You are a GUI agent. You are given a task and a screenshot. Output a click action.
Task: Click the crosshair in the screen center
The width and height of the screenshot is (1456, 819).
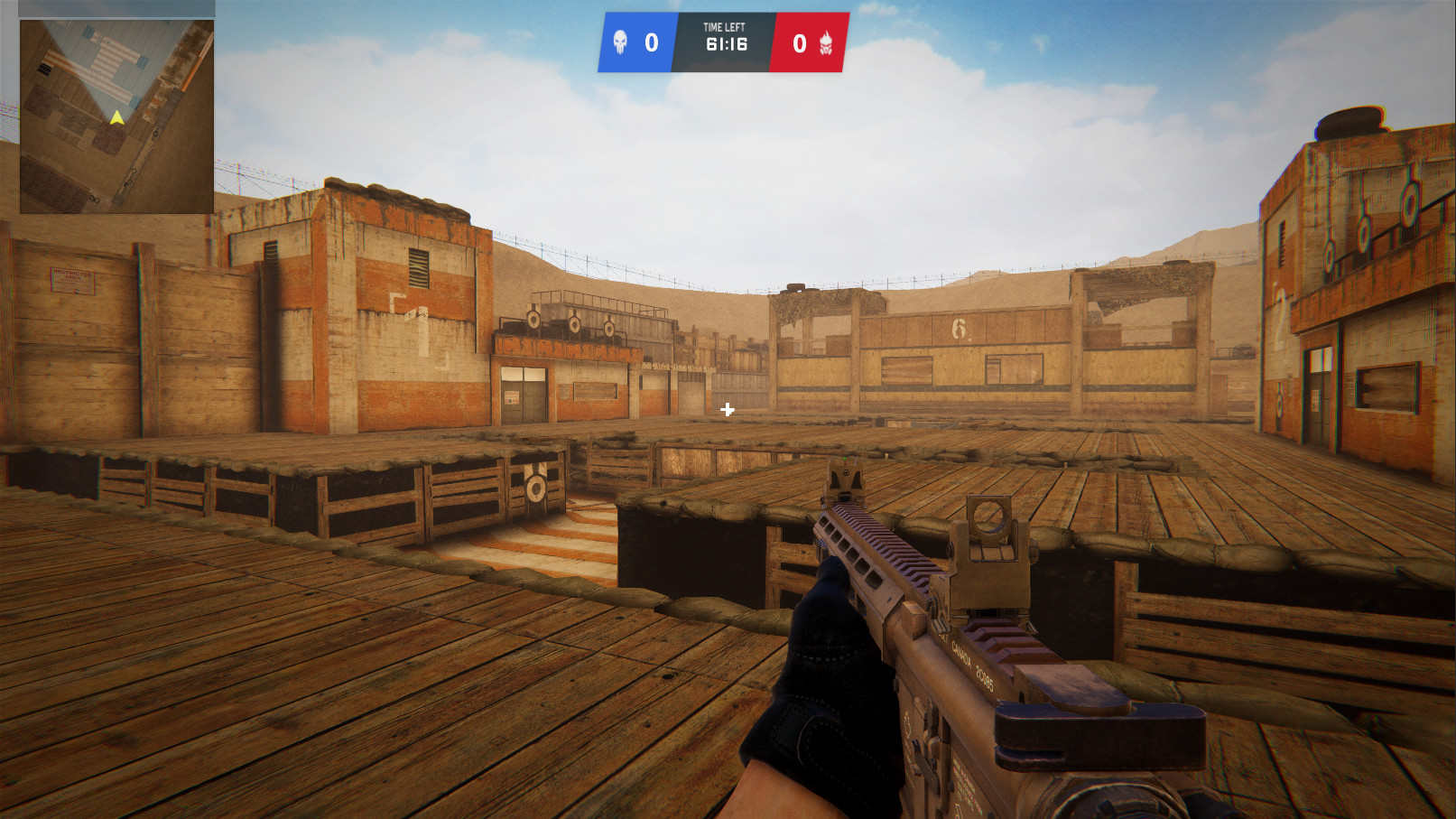(x=726, y=409)
